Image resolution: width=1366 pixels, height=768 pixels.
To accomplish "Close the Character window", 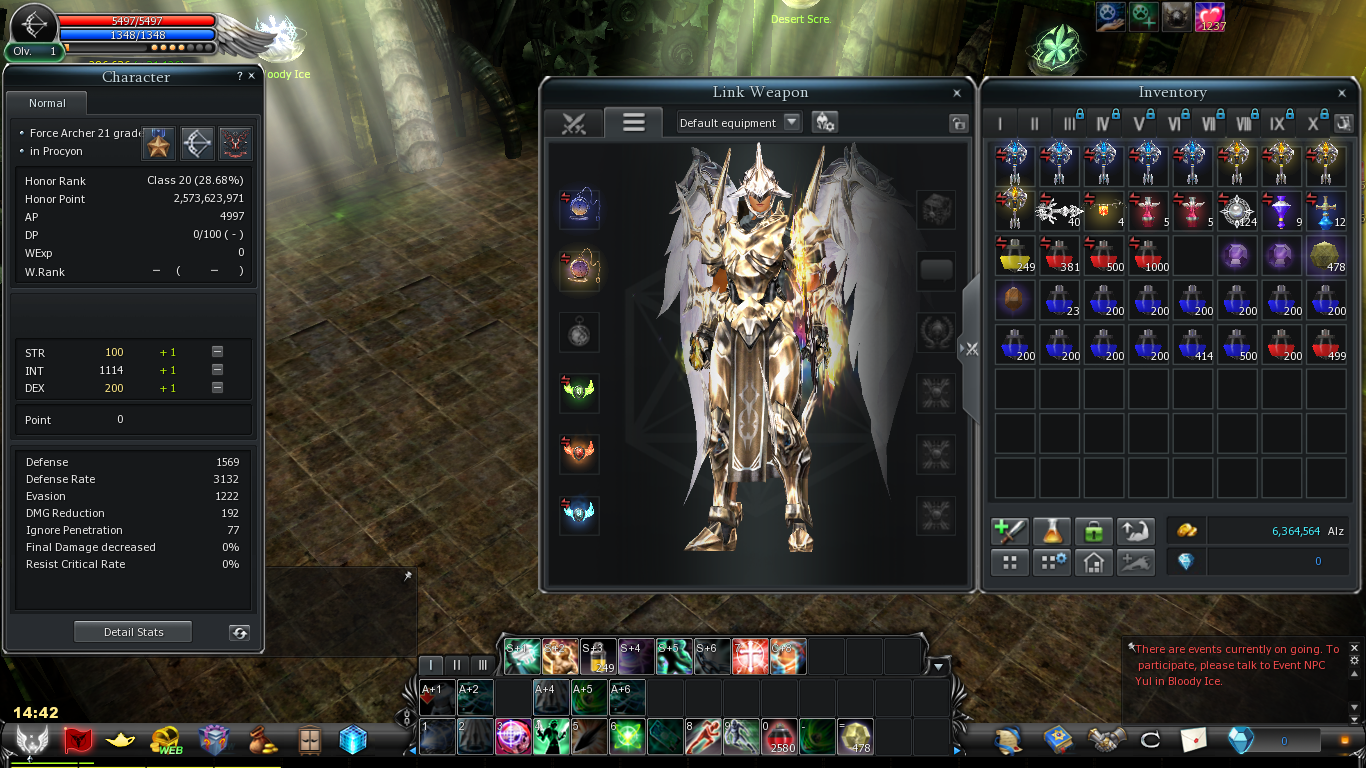I will coord(251,76).
